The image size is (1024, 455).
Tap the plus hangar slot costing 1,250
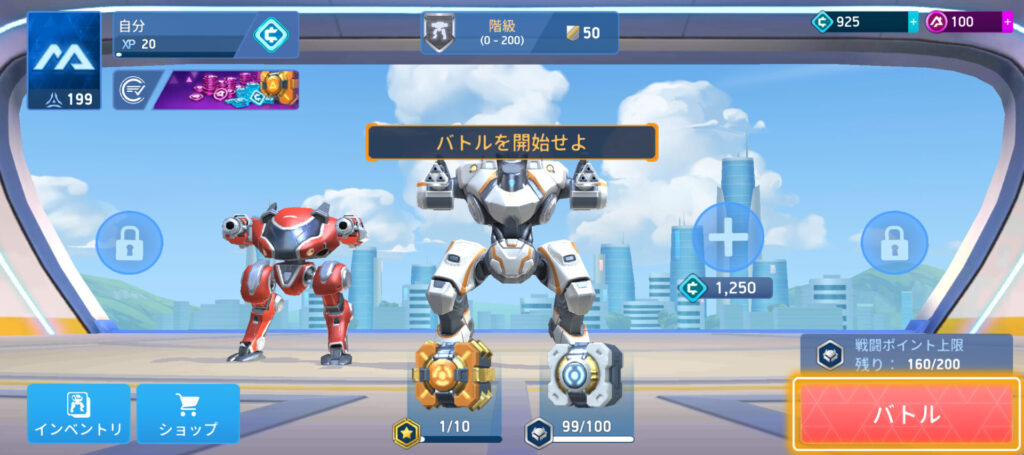pyautogui.click(x=727, y=238)
